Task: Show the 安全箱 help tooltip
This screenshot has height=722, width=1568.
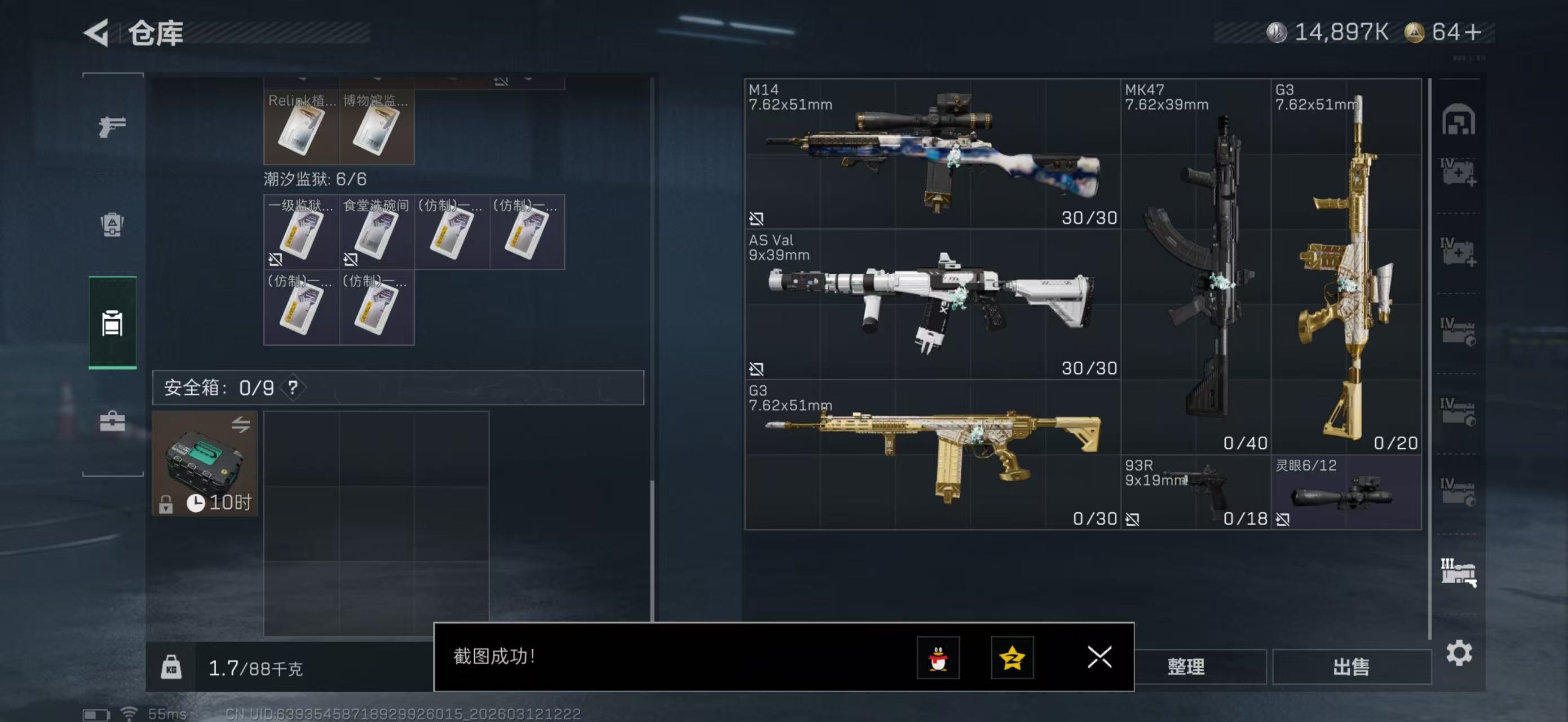Action: [293, 387]
